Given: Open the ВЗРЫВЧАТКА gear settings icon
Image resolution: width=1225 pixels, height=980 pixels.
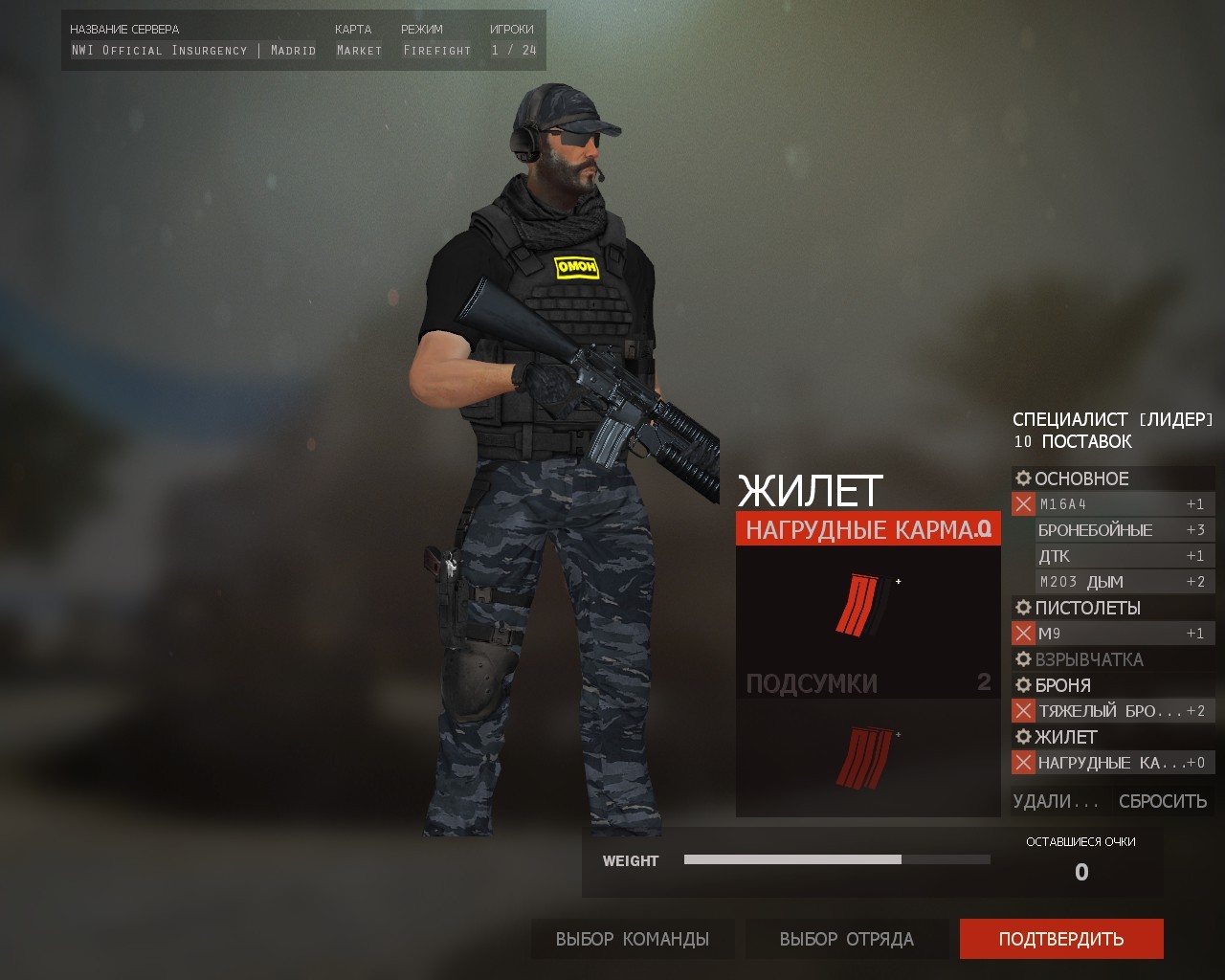Looking at the screenshot, I should click(1022, 659).
